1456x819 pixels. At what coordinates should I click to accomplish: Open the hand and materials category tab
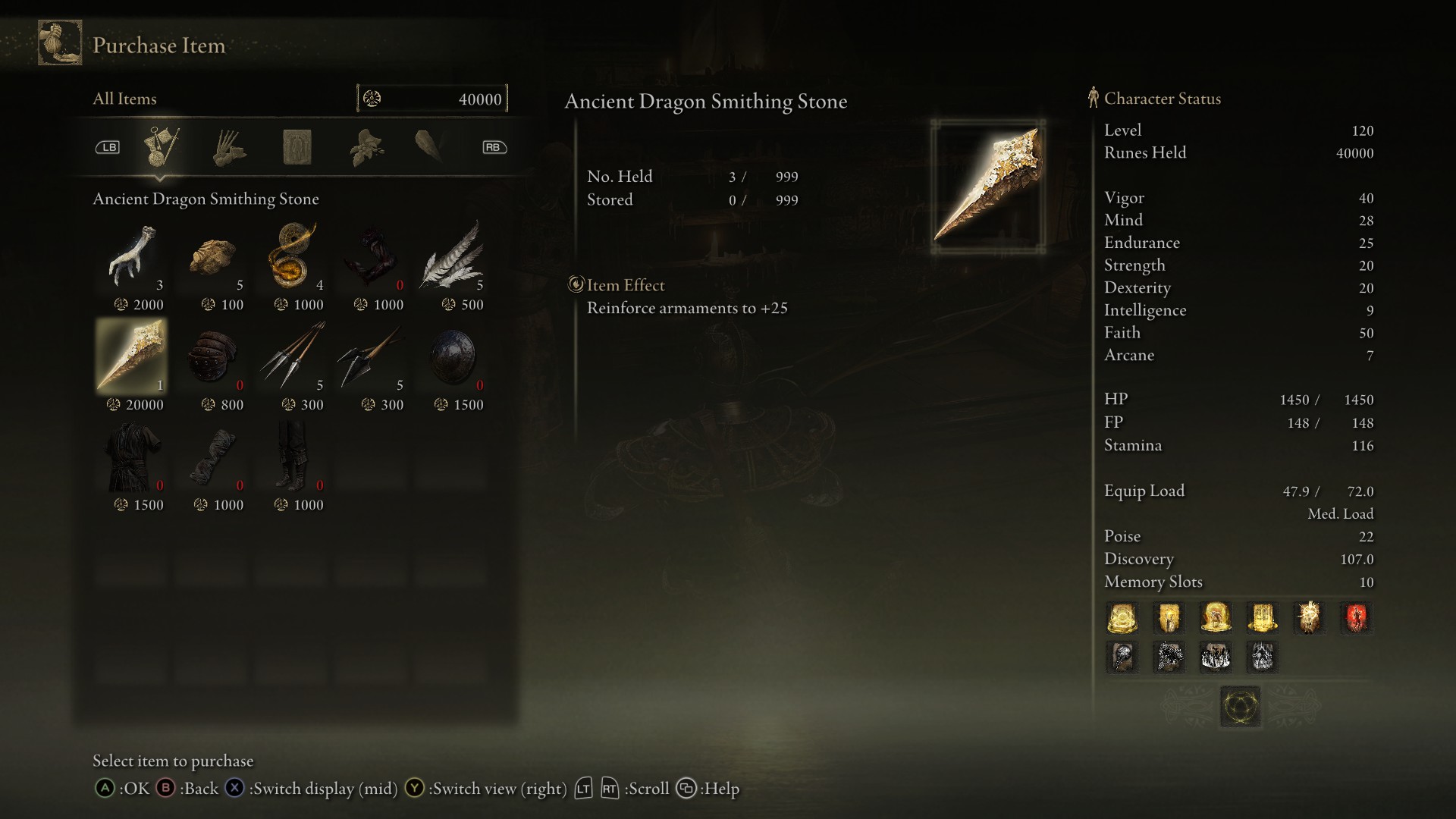(229, 147)
